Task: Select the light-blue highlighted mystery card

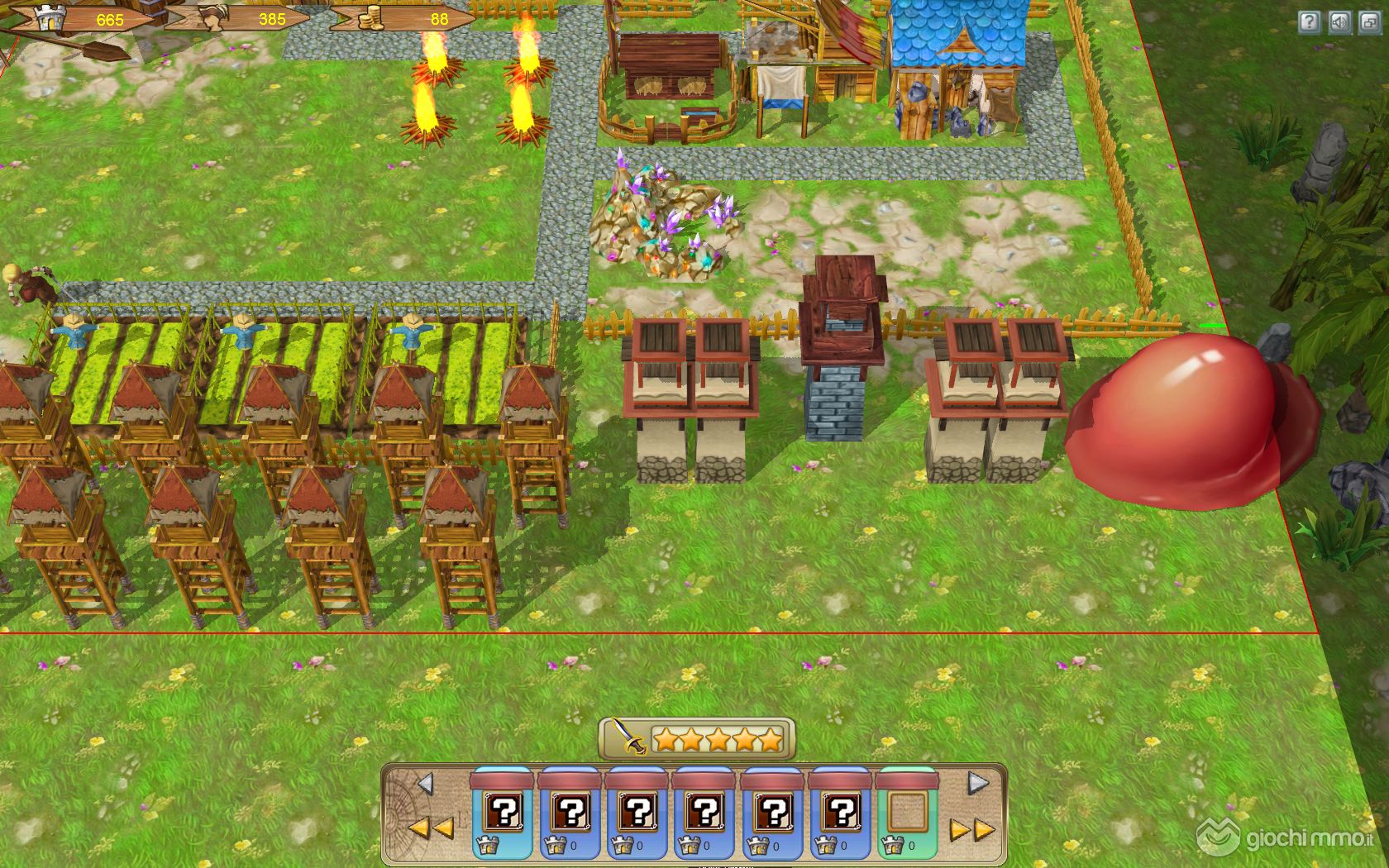Action: (503, 813)
